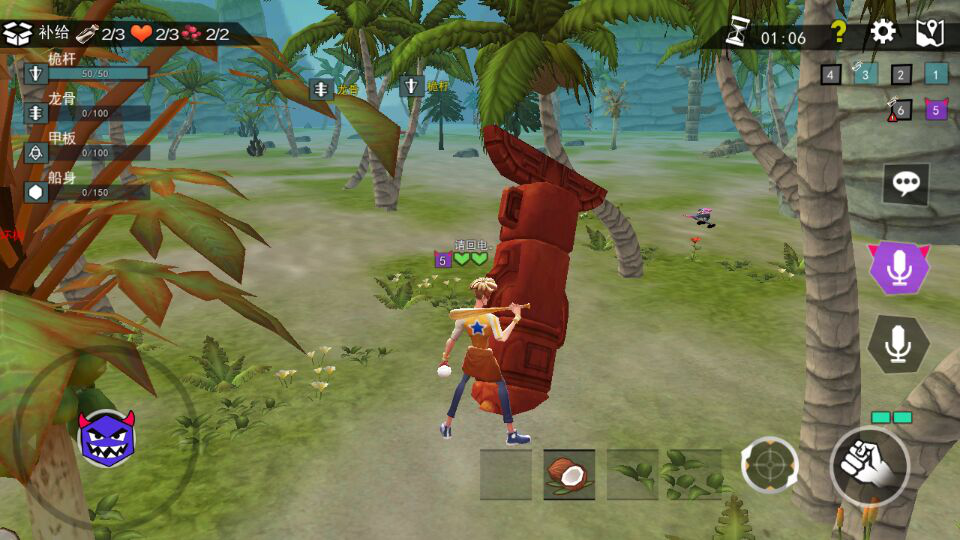Select player 6 tile with warning sign

900,110
